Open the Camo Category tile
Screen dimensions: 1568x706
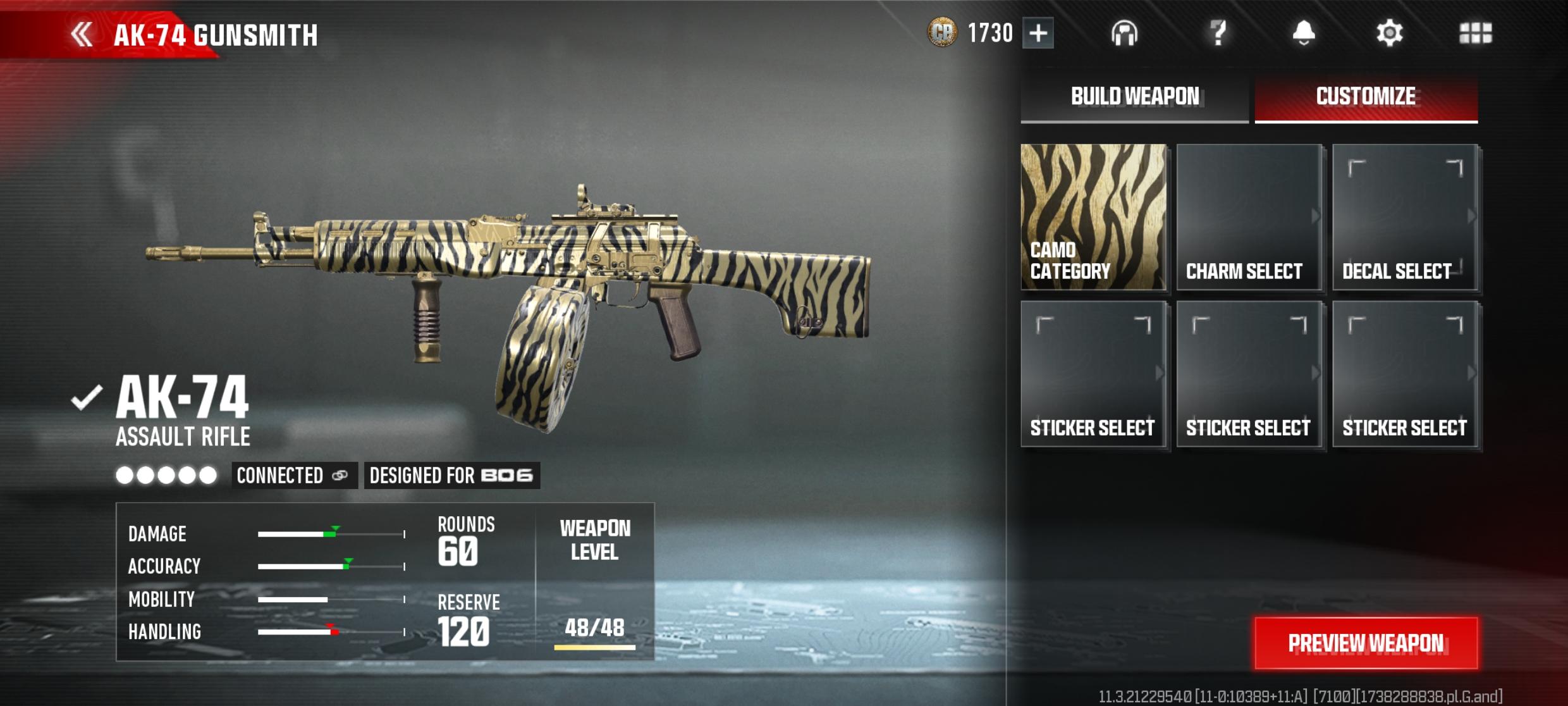(x=1093, y=217)
